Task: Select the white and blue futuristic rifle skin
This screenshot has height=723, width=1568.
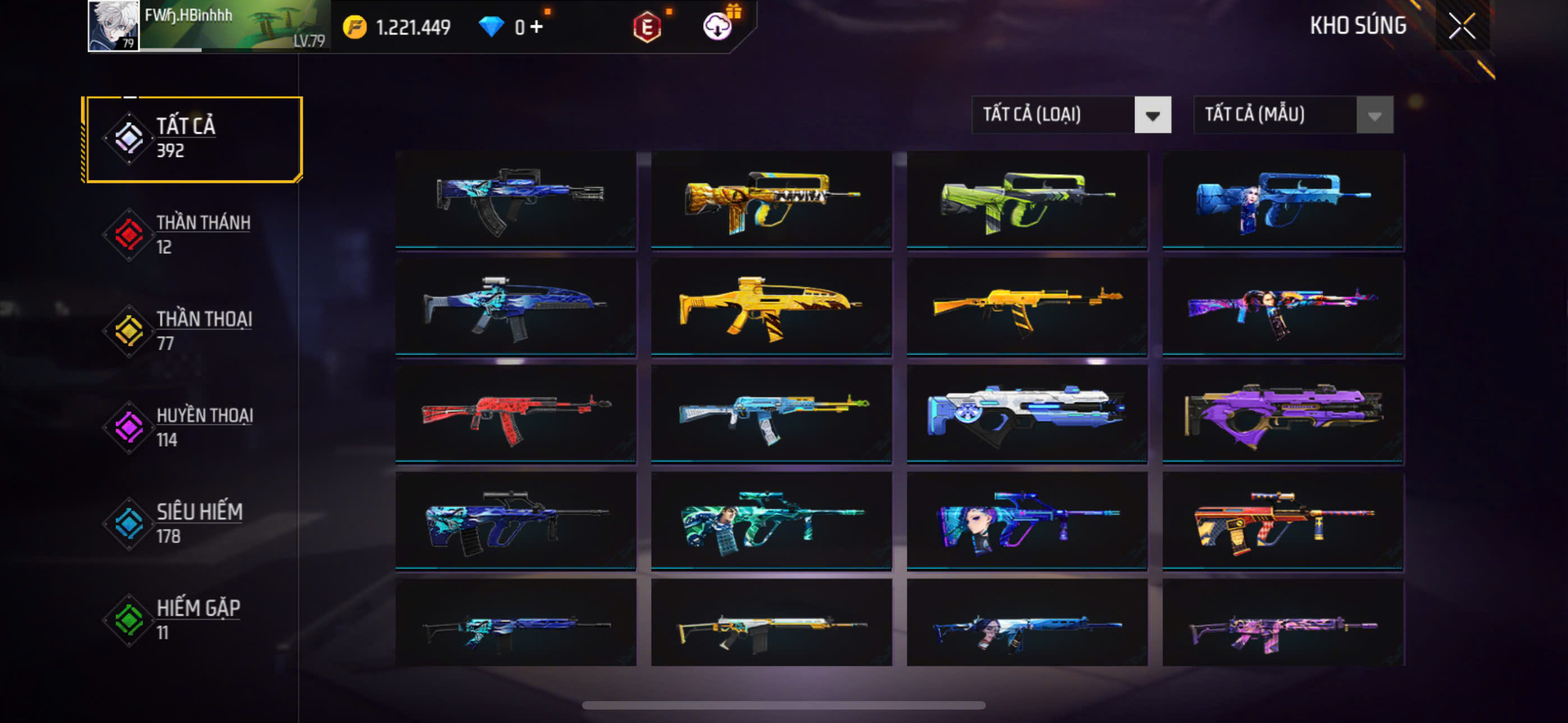Action: (1027, 414)
